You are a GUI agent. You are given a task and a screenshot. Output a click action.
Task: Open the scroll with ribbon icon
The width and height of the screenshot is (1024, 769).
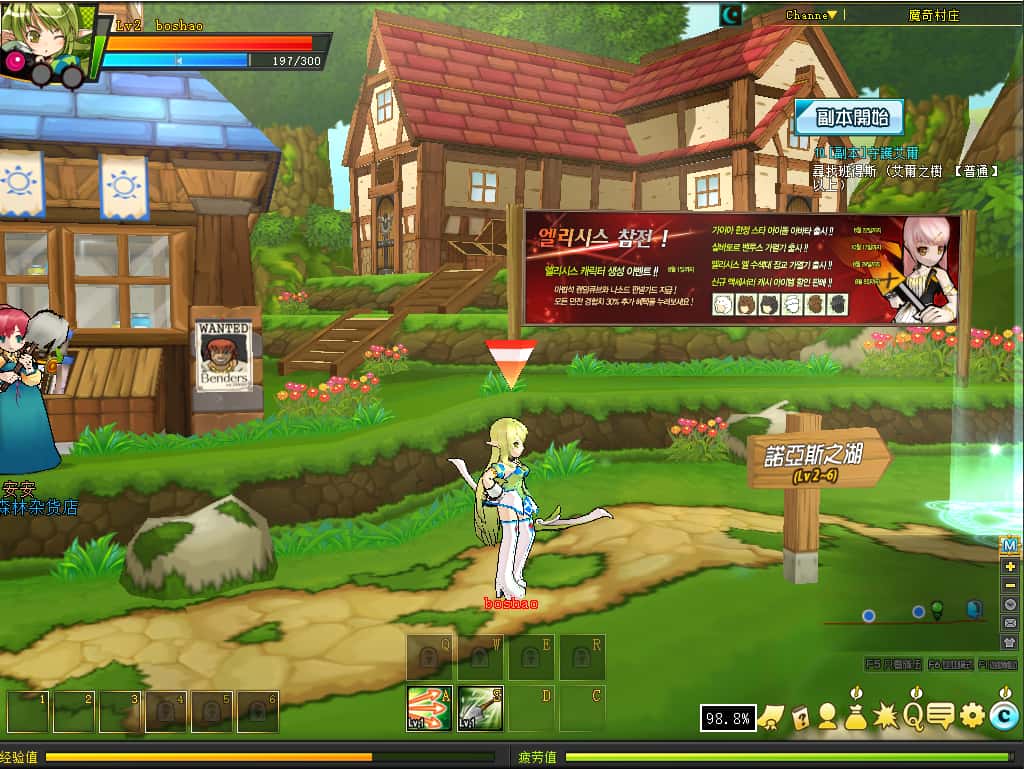point(771,716)
